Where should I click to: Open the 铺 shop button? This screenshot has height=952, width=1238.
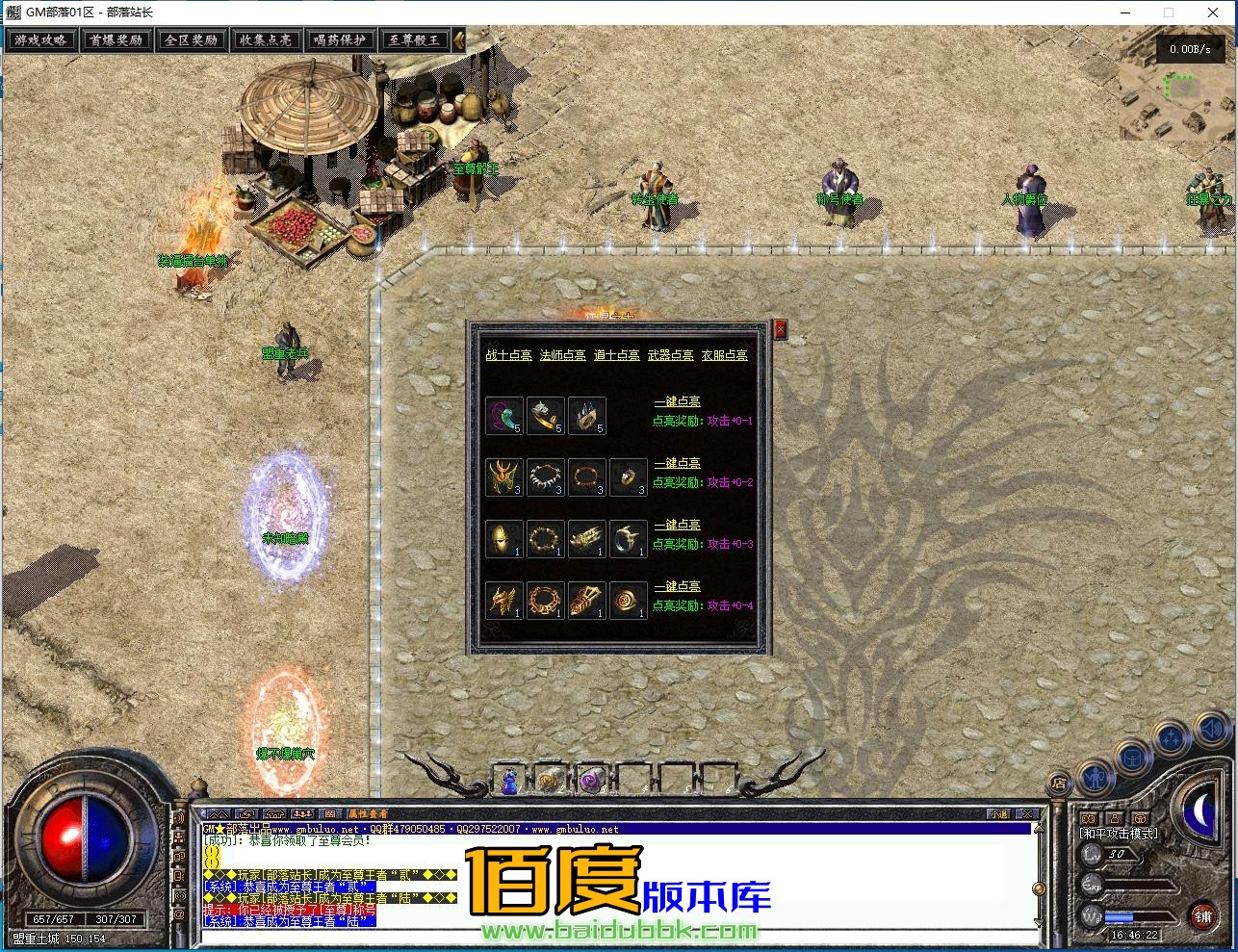coord(1203,915)
